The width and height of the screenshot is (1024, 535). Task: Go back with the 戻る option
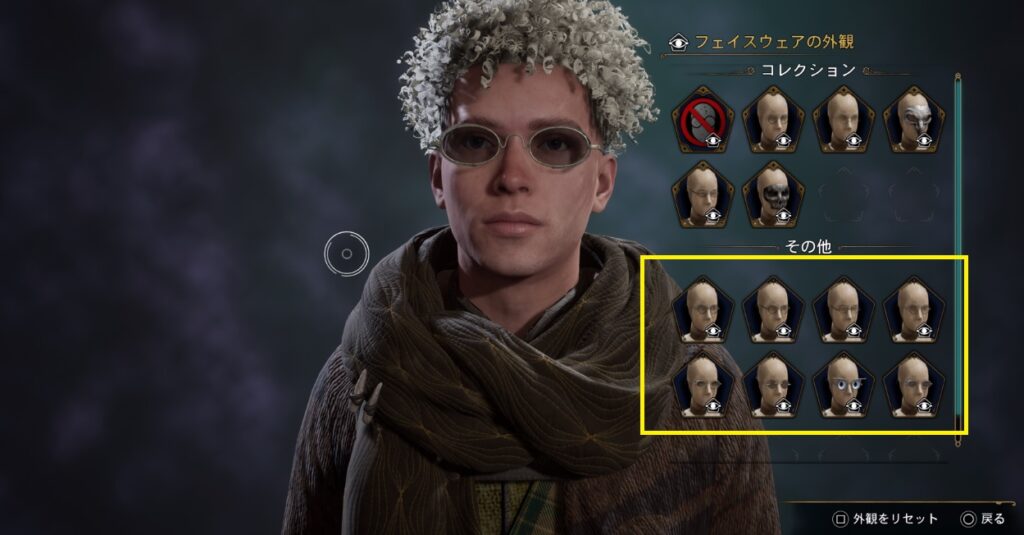click(982, 519)
